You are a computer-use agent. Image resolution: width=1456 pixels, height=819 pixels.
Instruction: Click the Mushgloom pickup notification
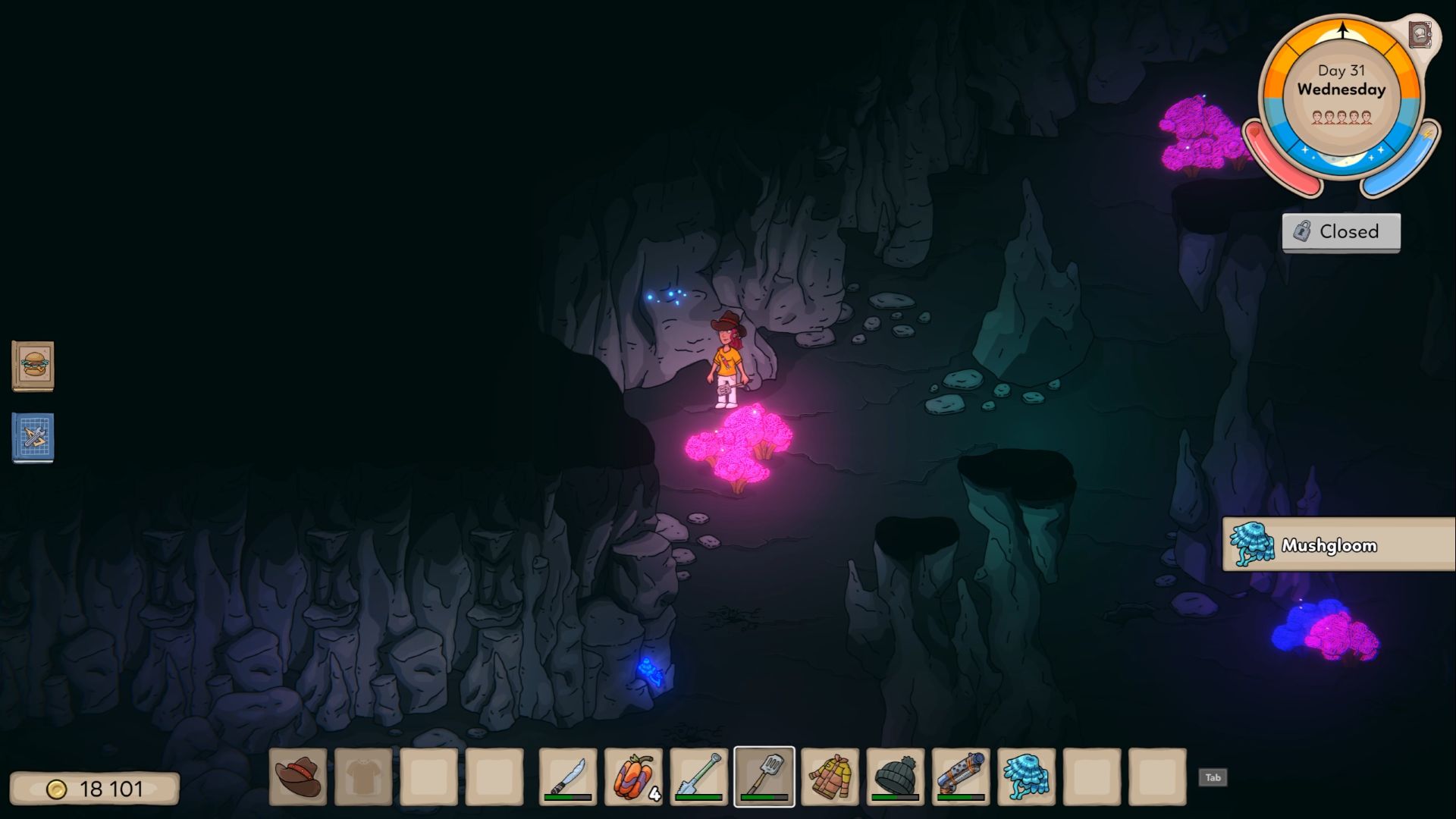tap(1338, 544)
